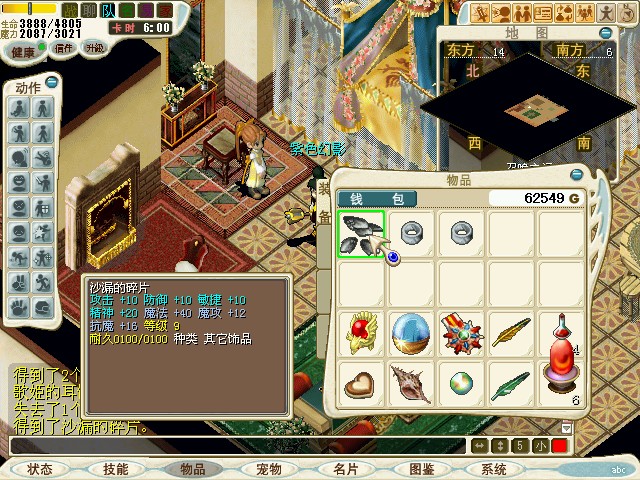640x480 pixels.
Task: Open the 信件 mail button
Action: 63,48
